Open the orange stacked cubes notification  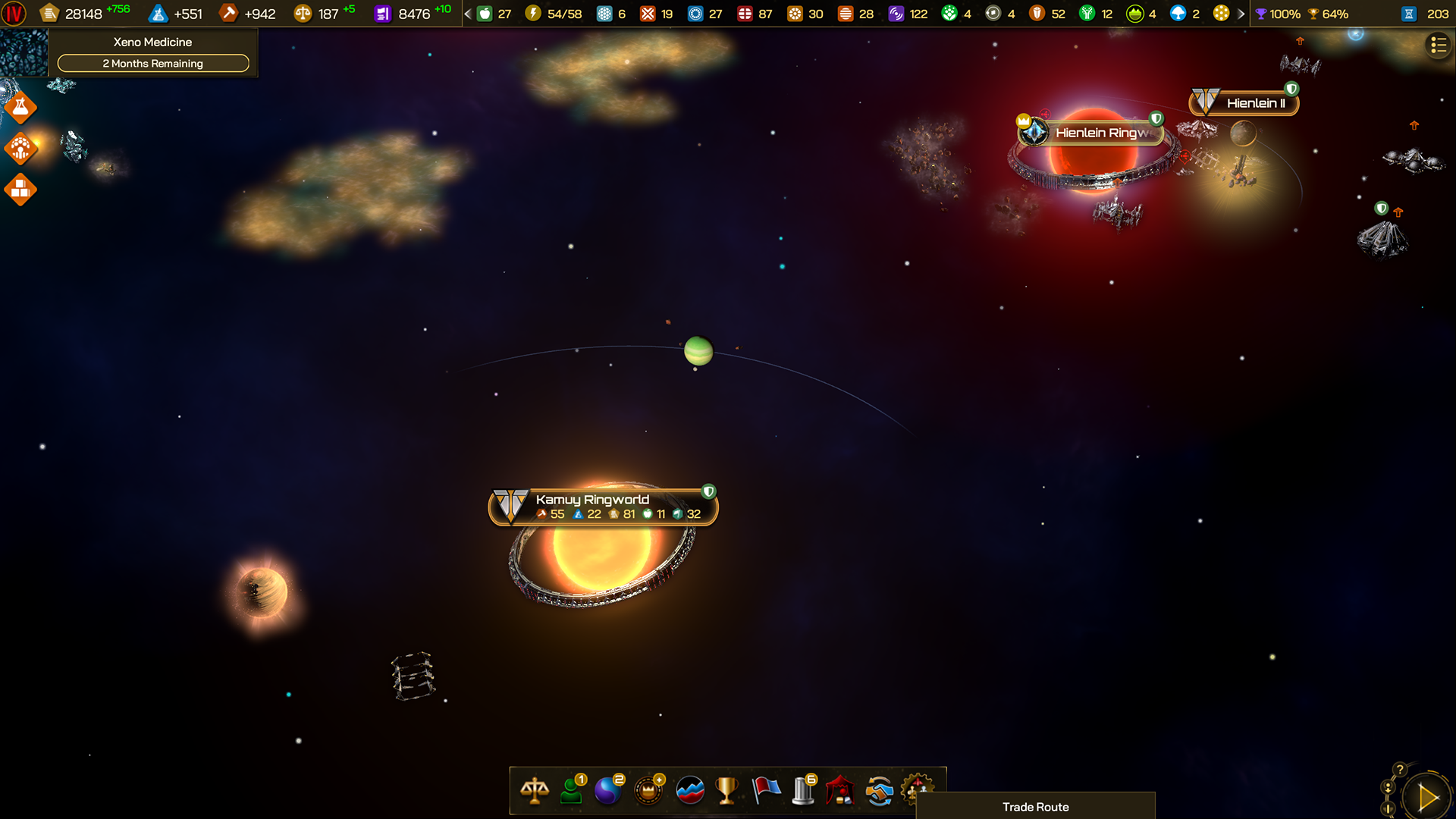(x=20, y=190)
